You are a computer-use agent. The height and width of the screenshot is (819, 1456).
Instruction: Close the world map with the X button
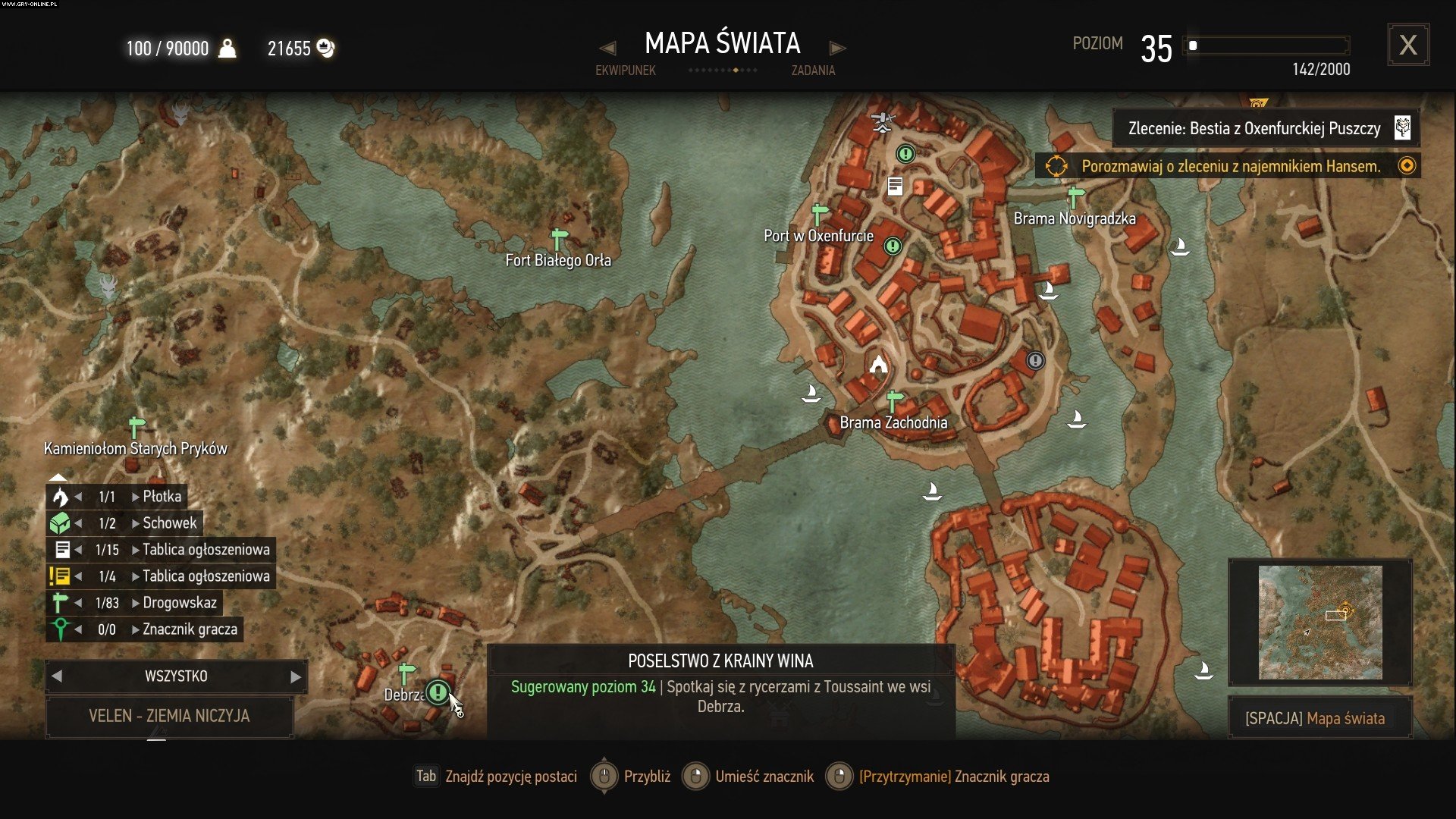(x=1407, y=45)
